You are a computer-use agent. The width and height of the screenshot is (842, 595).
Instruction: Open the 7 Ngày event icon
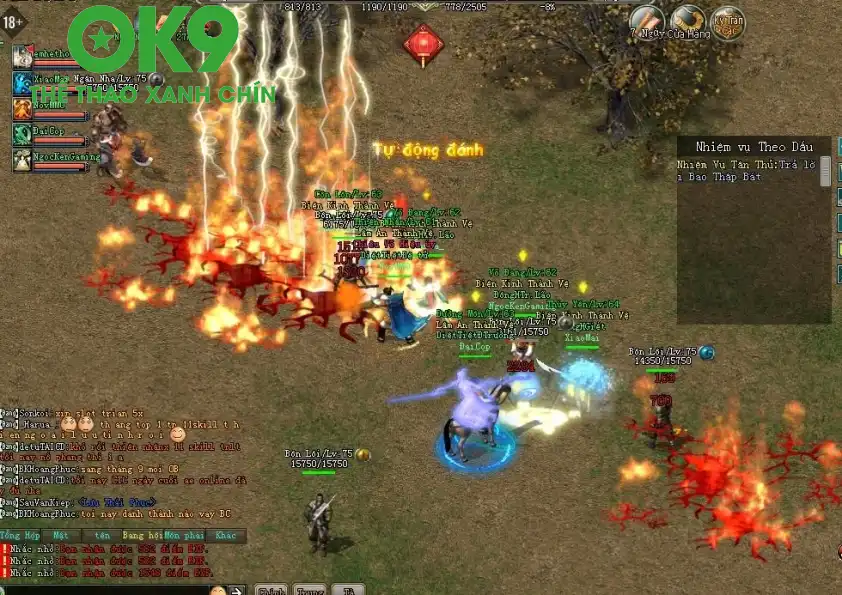click(648, 20)
